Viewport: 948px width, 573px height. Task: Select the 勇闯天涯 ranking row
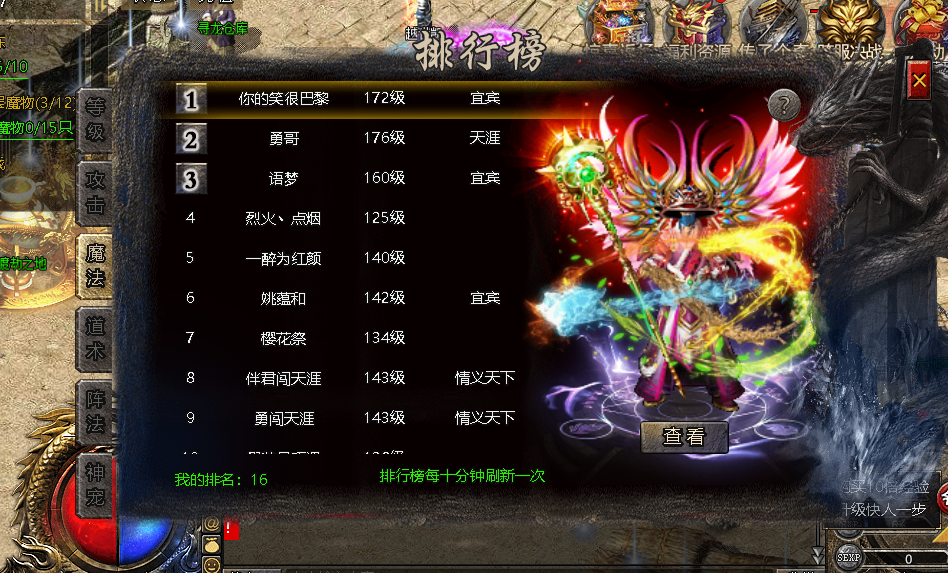click(x=284, y=418)
